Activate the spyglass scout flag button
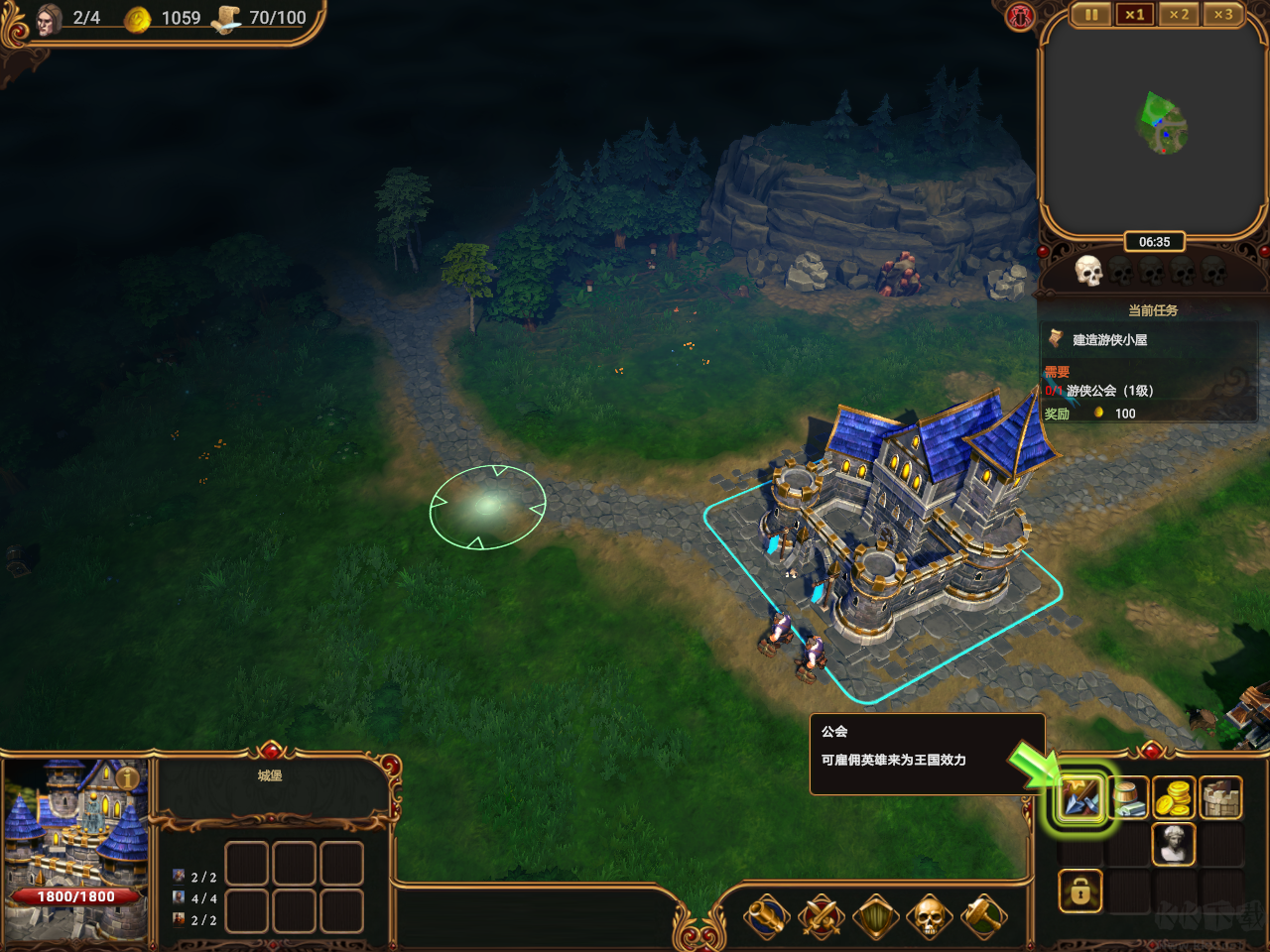 click(x=768, y=917)
